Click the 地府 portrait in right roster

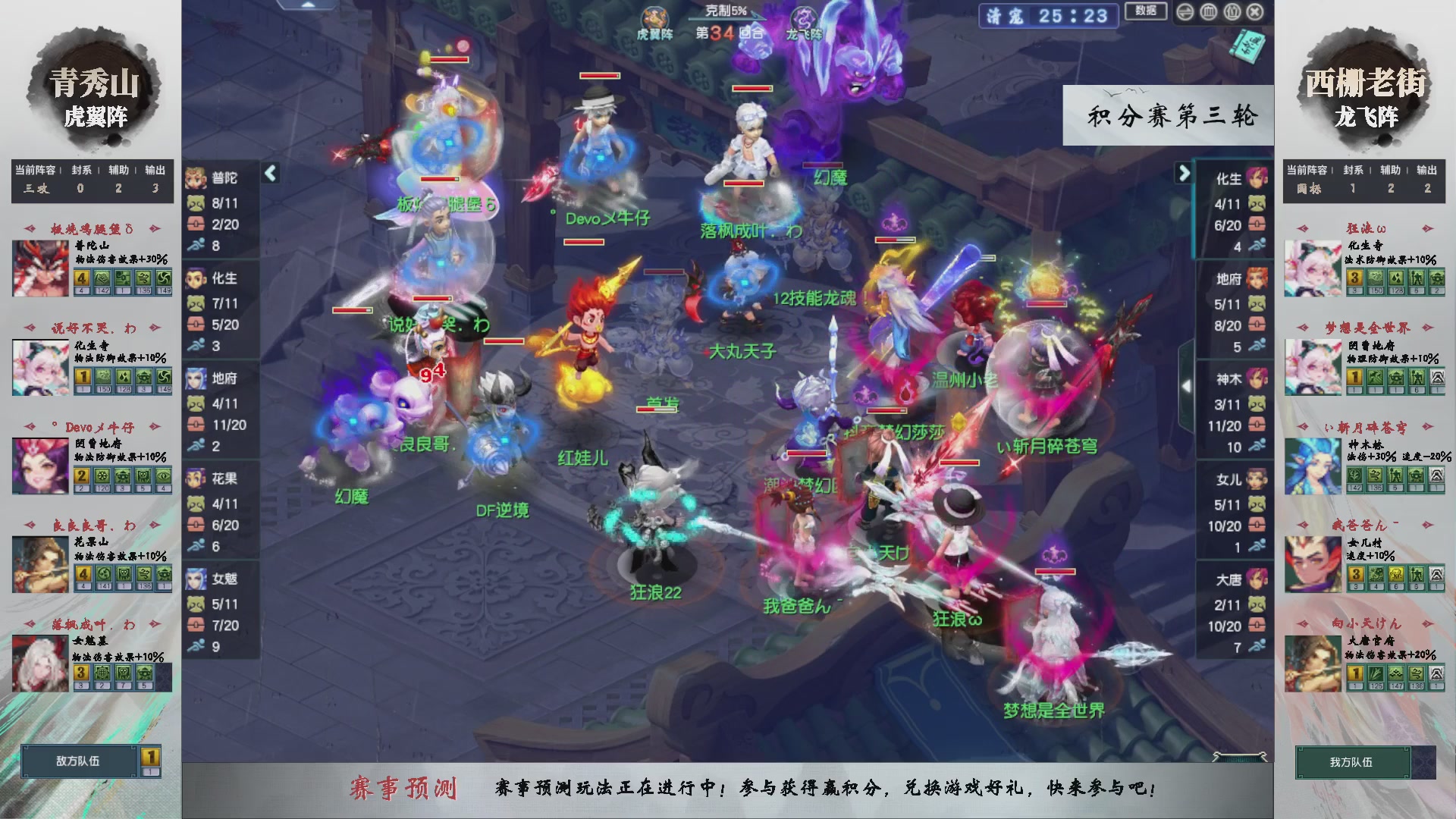pos(1258,279)
